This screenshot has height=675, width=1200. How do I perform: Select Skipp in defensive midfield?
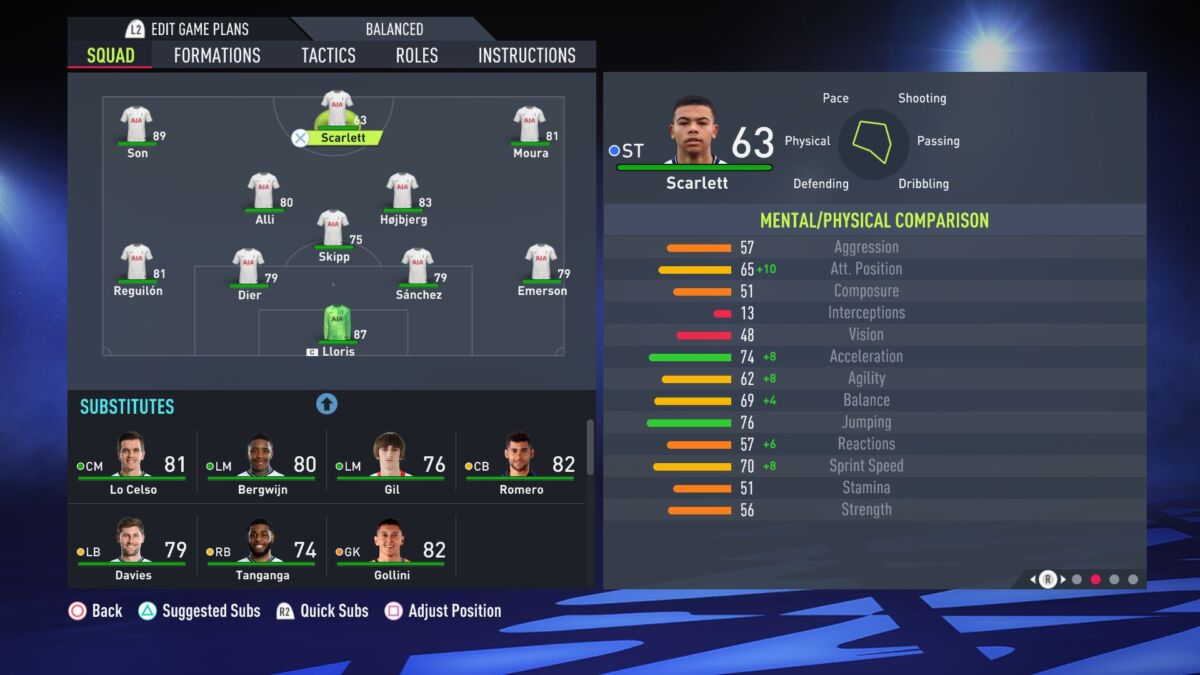tap(333, 229)
